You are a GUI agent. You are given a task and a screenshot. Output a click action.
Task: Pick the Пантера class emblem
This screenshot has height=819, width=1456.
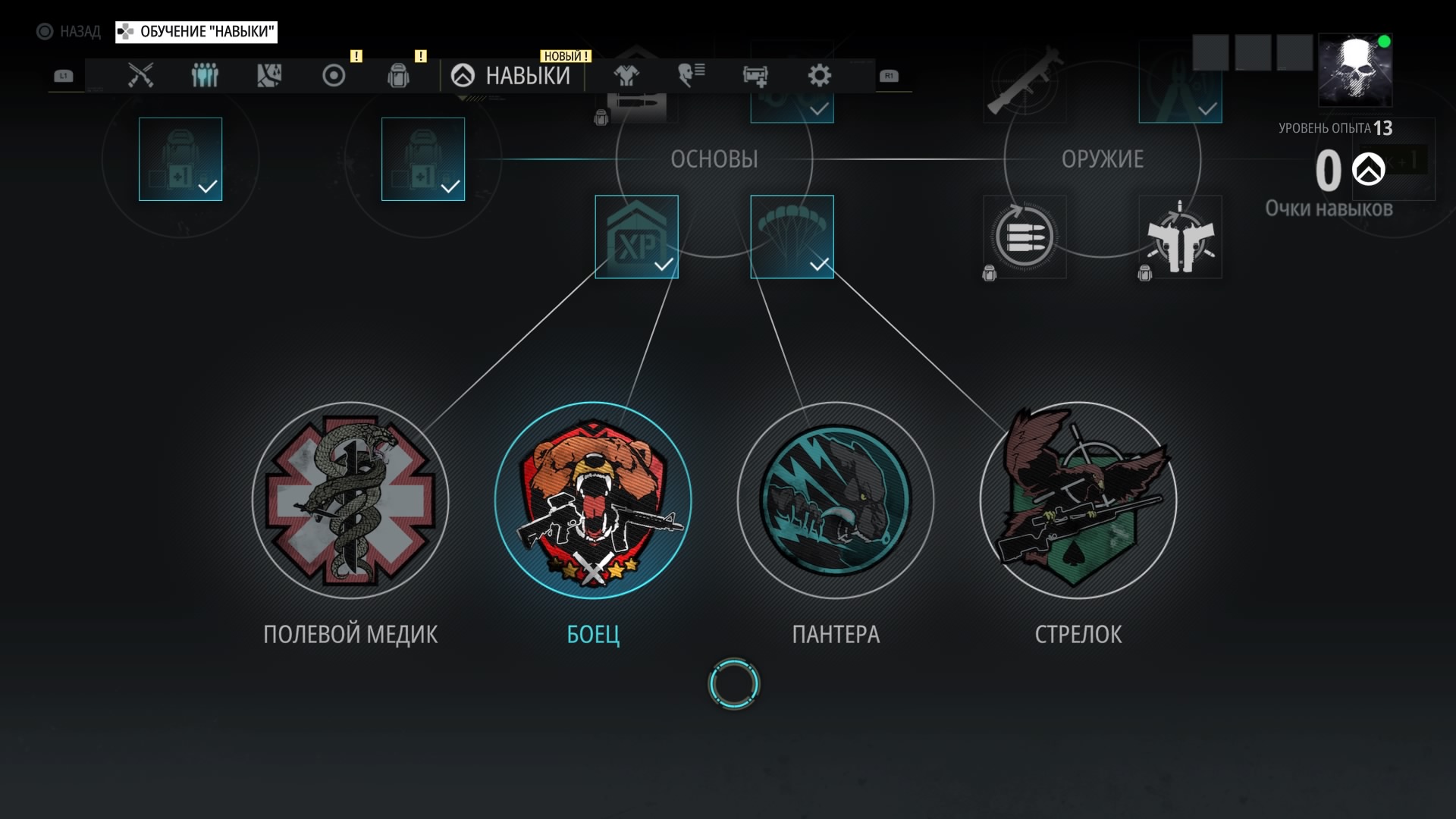[836, 501]
